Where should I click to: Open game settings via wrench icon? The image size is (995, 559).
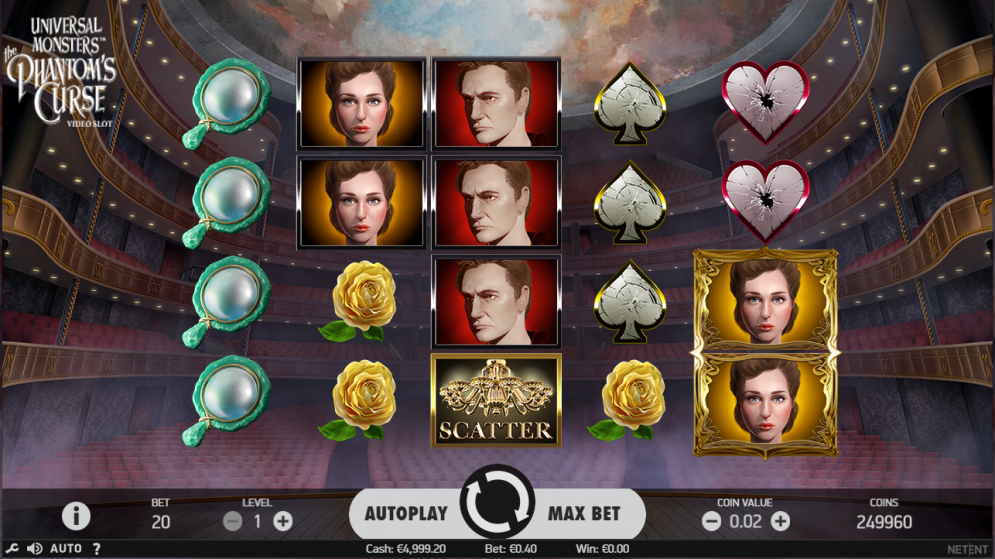pos(12,549)
